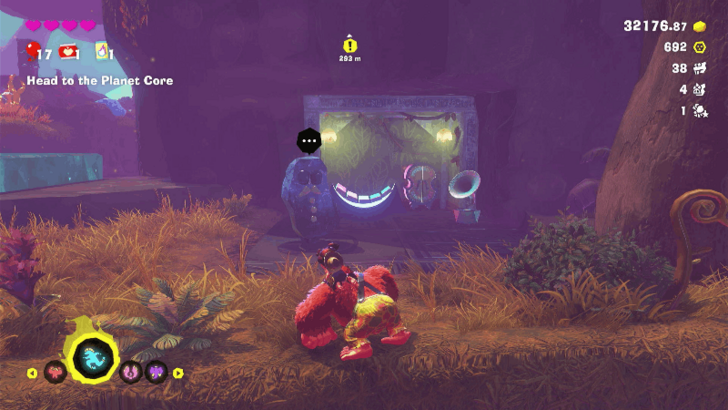Click the gold nugget currency icon
The width and height of the screenshot is (728, 410).
(x=699, y=26)
